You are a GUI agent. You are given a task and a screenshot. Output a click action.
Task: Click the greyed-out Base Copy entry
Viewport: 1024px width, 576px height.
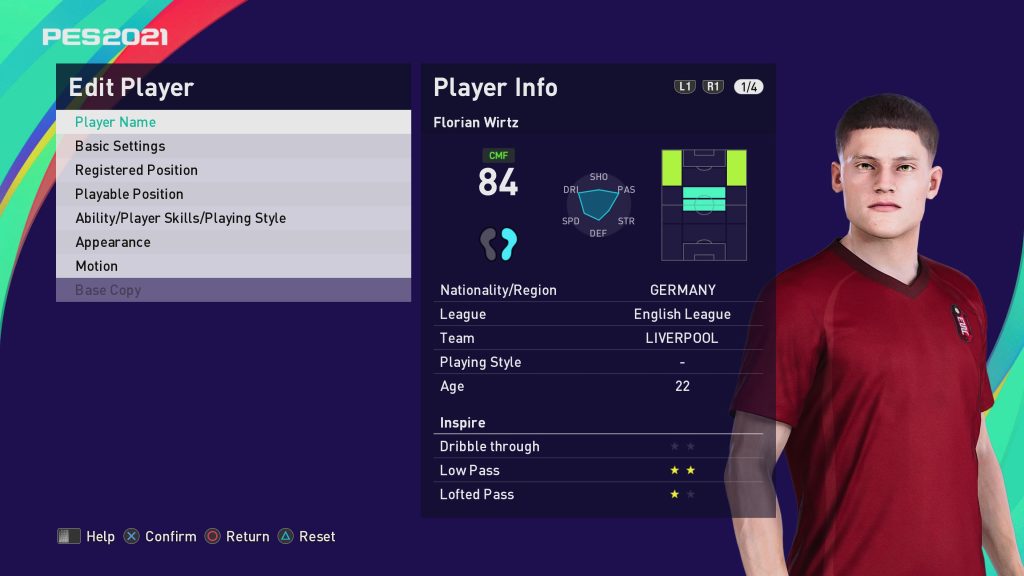[x=233, y=290]
